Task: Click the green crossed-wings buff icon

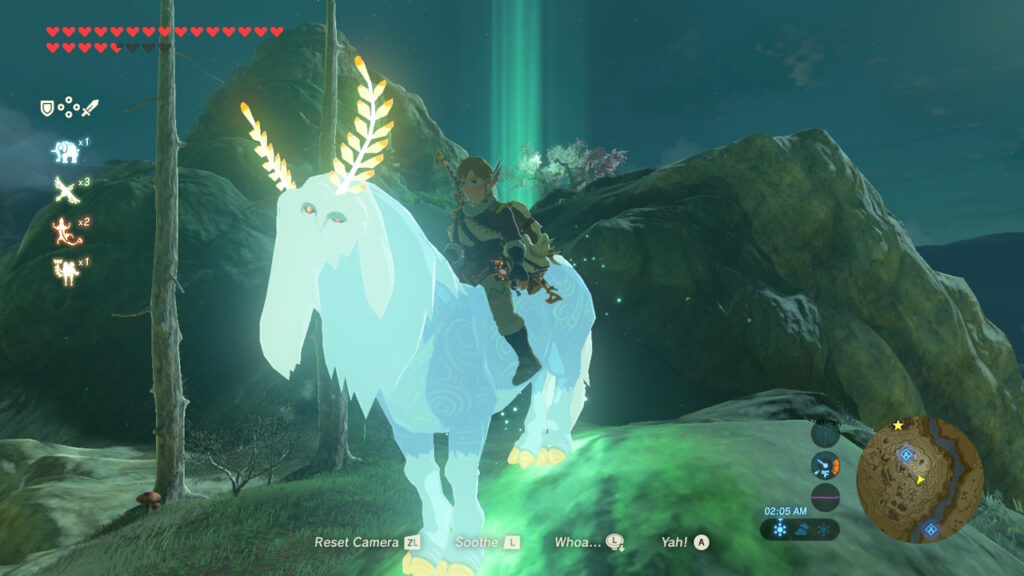Action: point(64,190)
